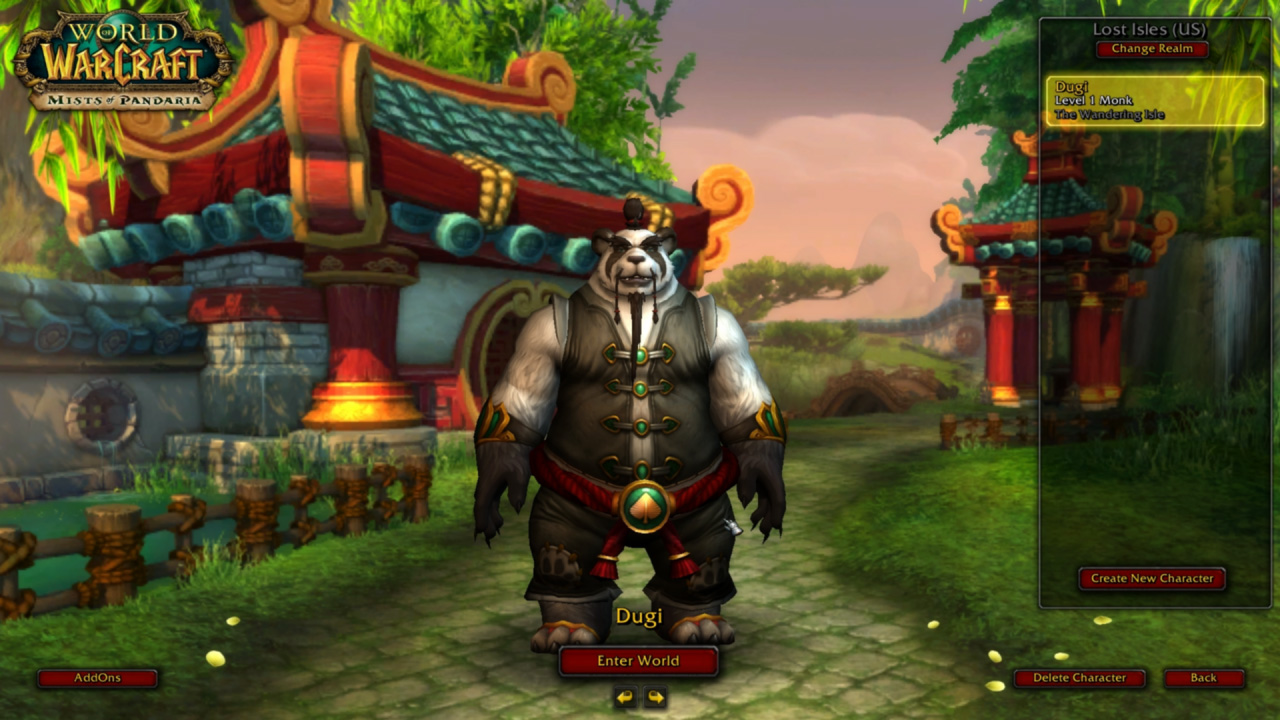Rotate character with the right arrow
The image size is (1280, 720).
[655, 697]
